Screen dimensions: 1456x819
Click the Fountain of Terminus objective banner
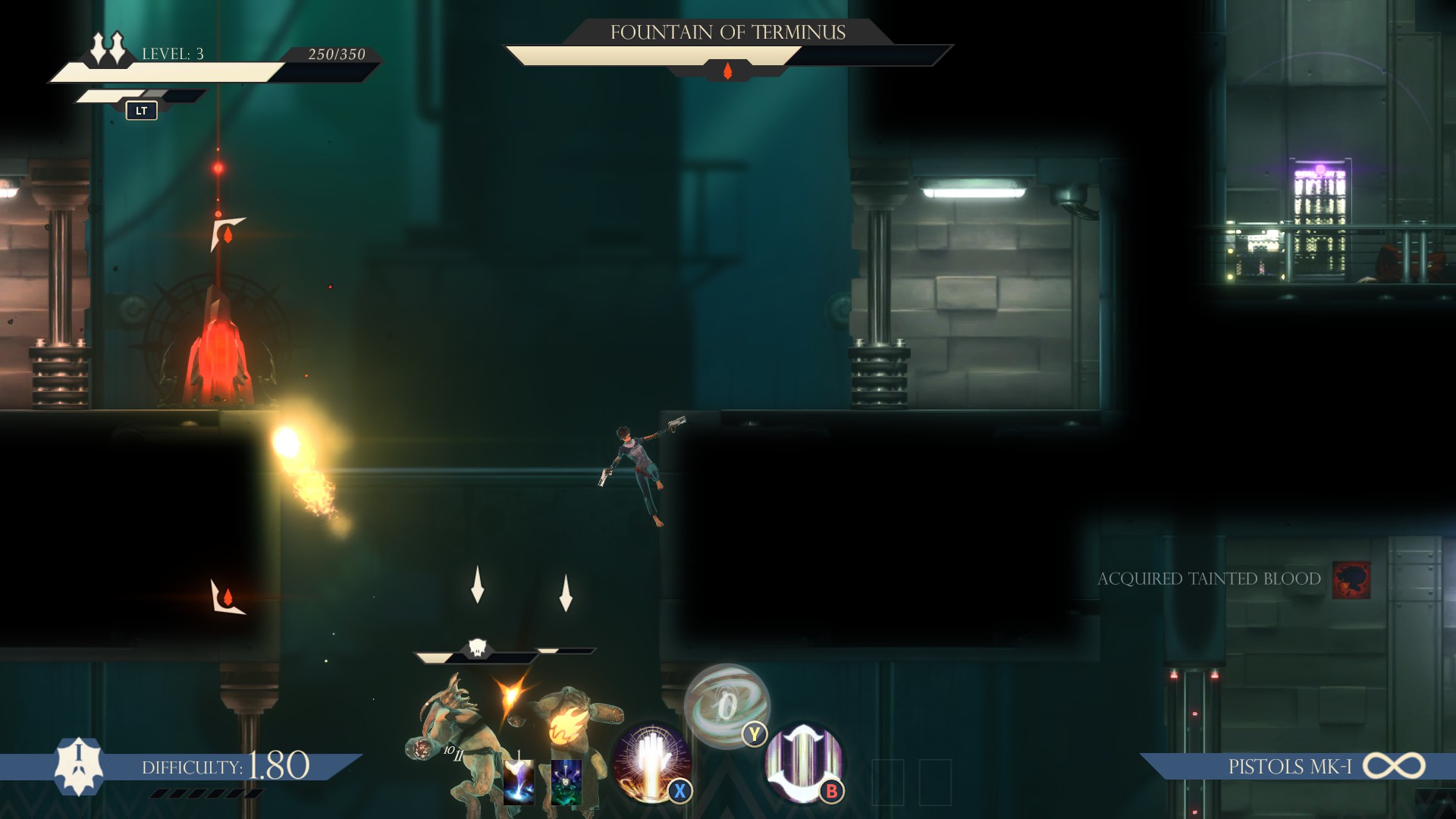[x=727, y=33]
